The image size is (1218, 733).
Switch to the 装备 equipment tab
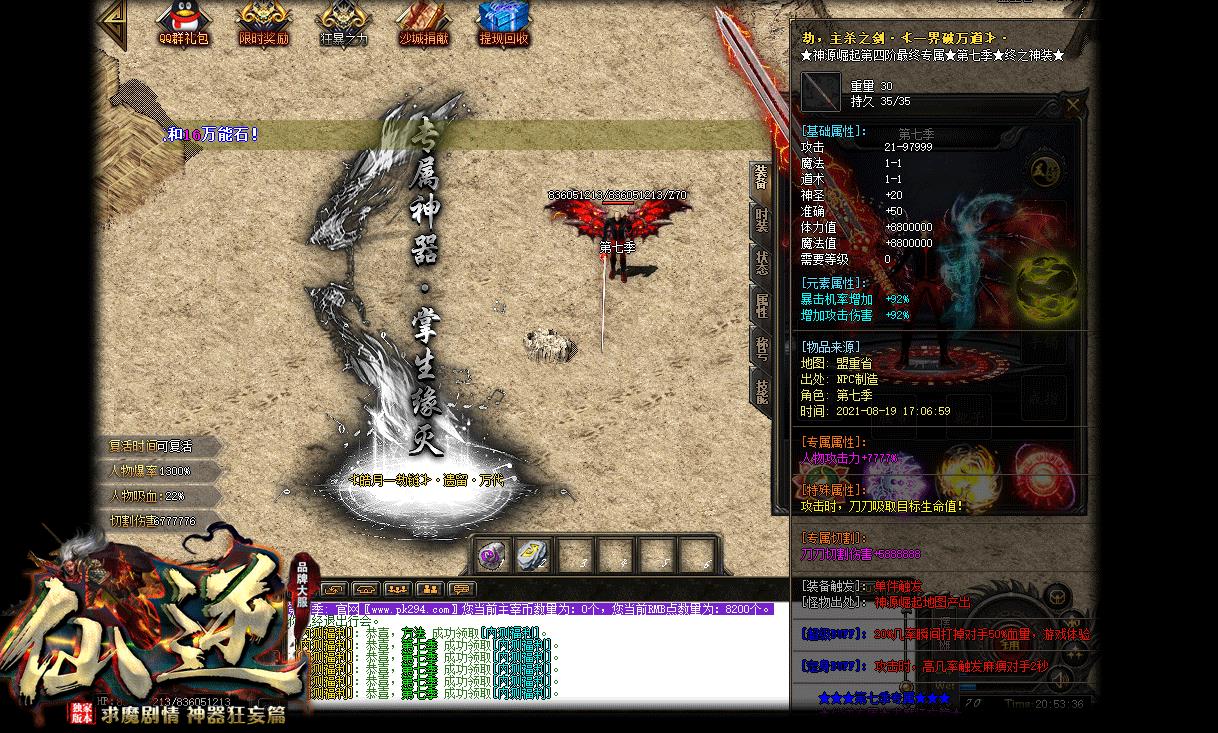coord(761,179)
